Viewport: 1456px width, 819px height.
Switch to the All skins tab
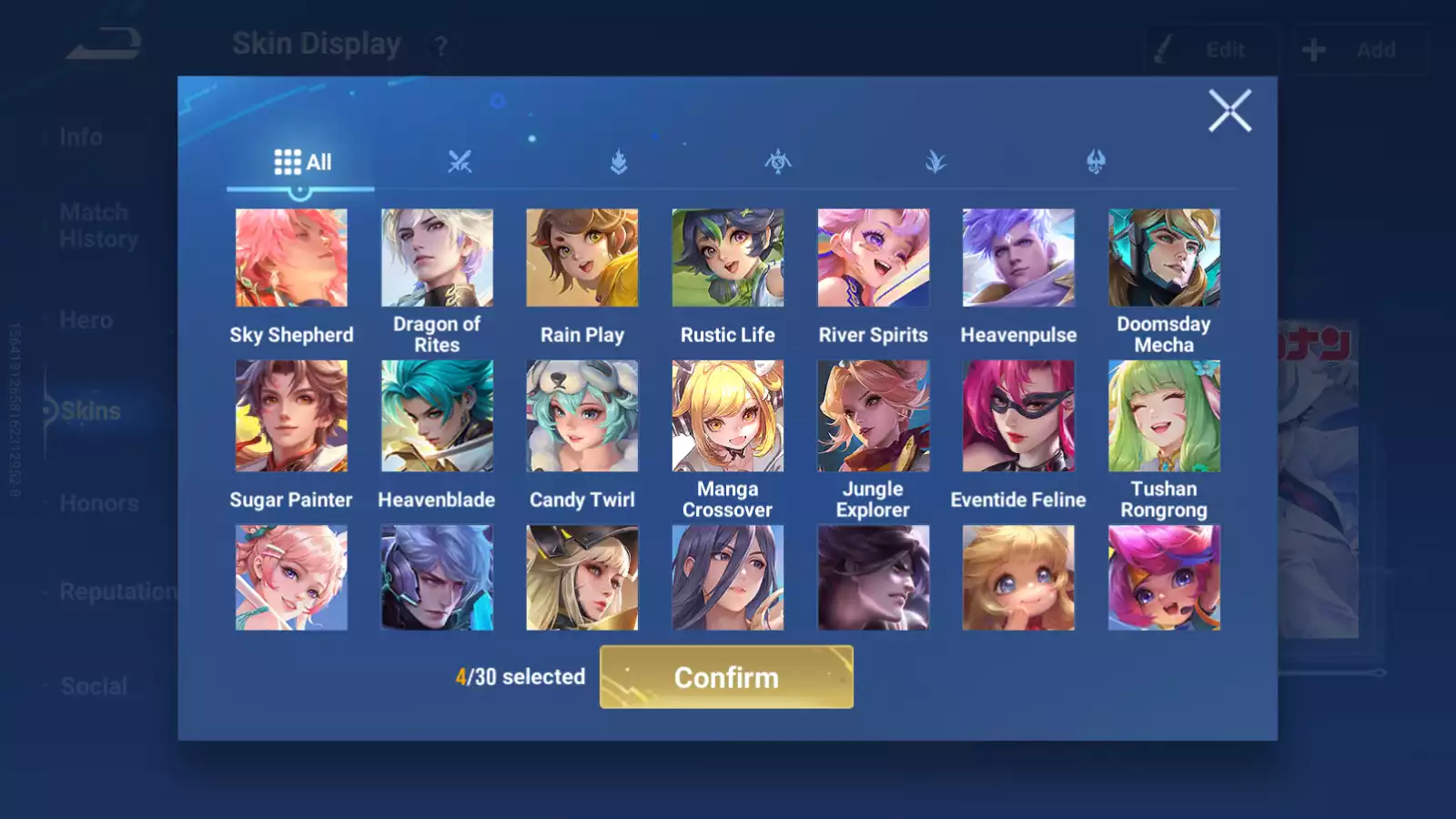[x=302, y=163]
